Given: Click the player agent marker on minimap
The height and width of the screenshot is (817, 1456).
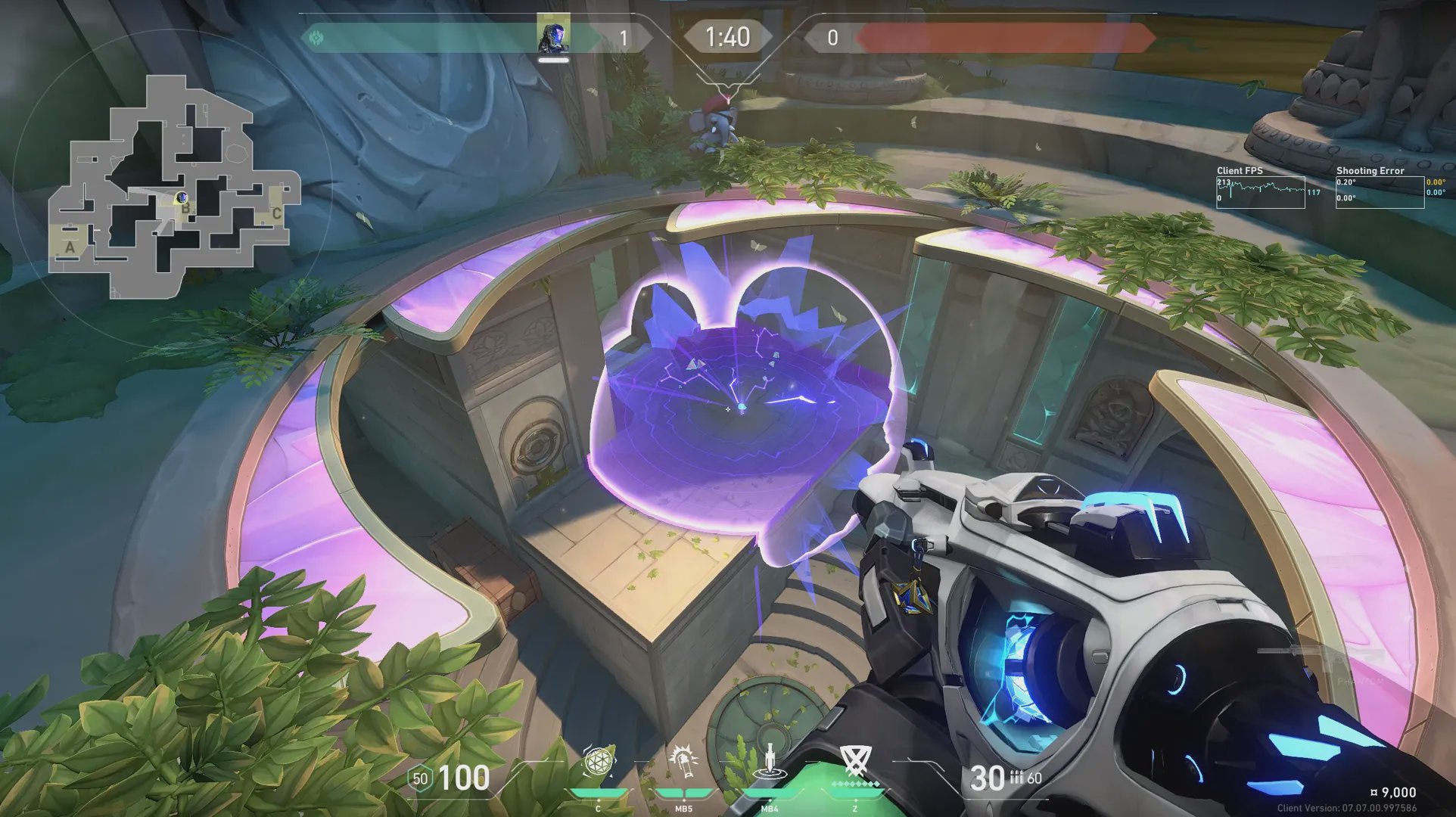Looking at the screenshot, I should pos(182,197).
